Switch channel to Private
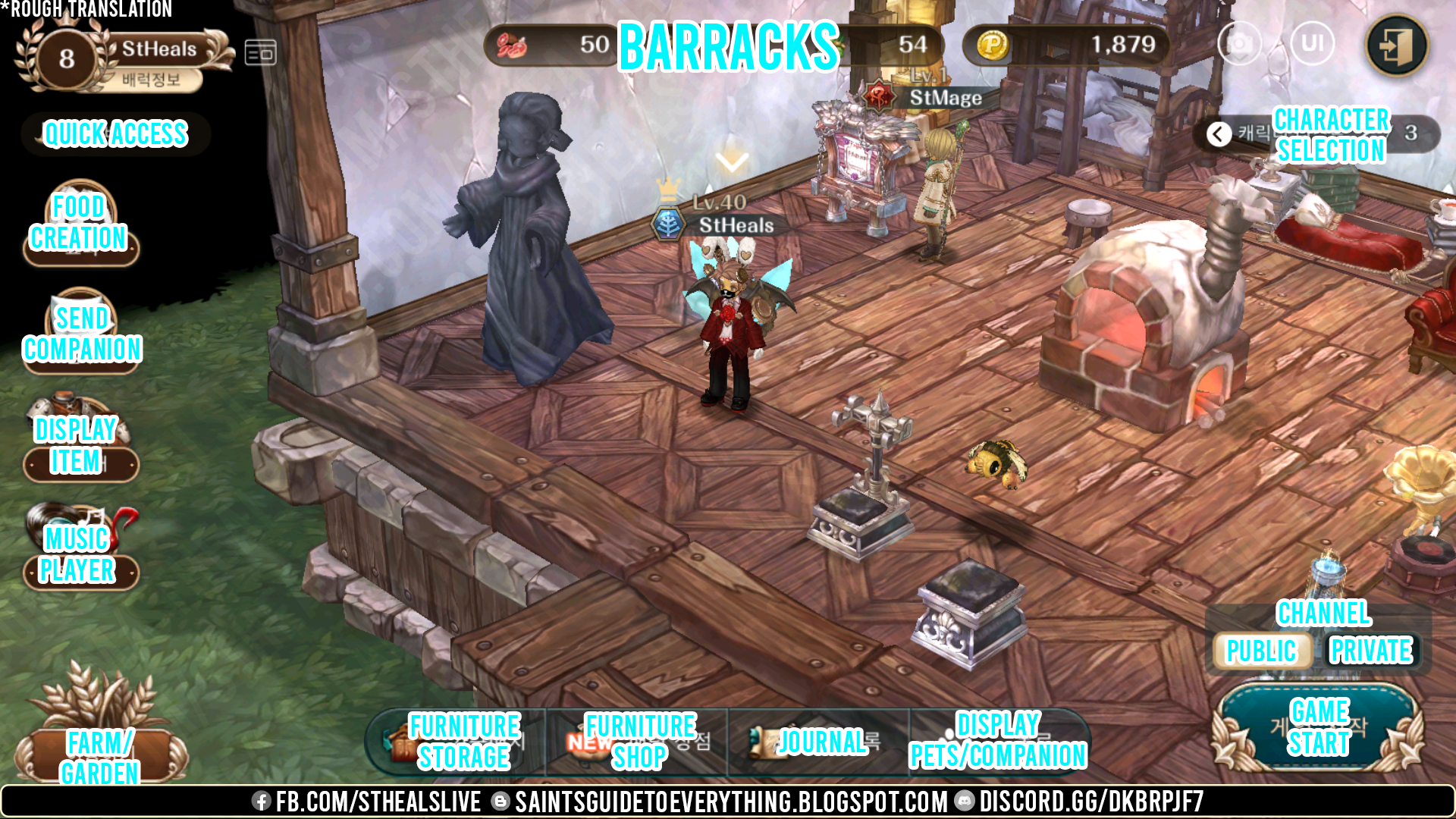 pyautogui.click(x=1371, y=650)
